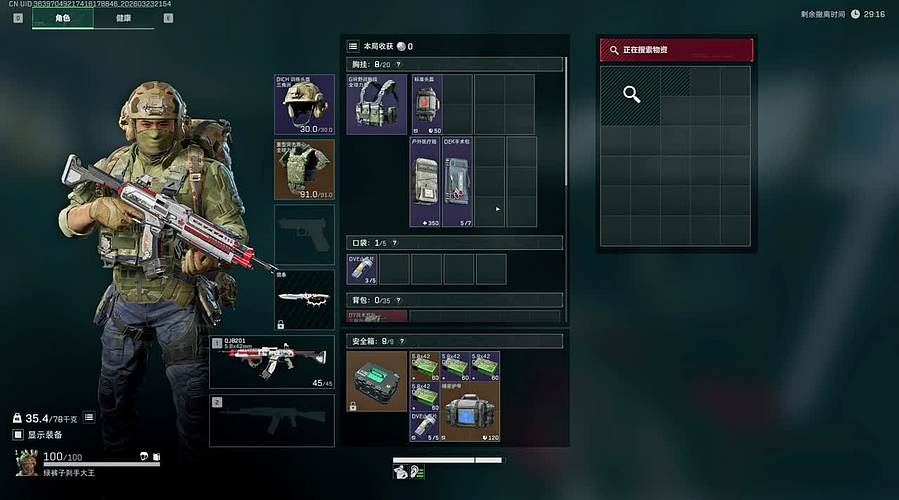Choose the OEK surgical kit item

click(457, 182)
